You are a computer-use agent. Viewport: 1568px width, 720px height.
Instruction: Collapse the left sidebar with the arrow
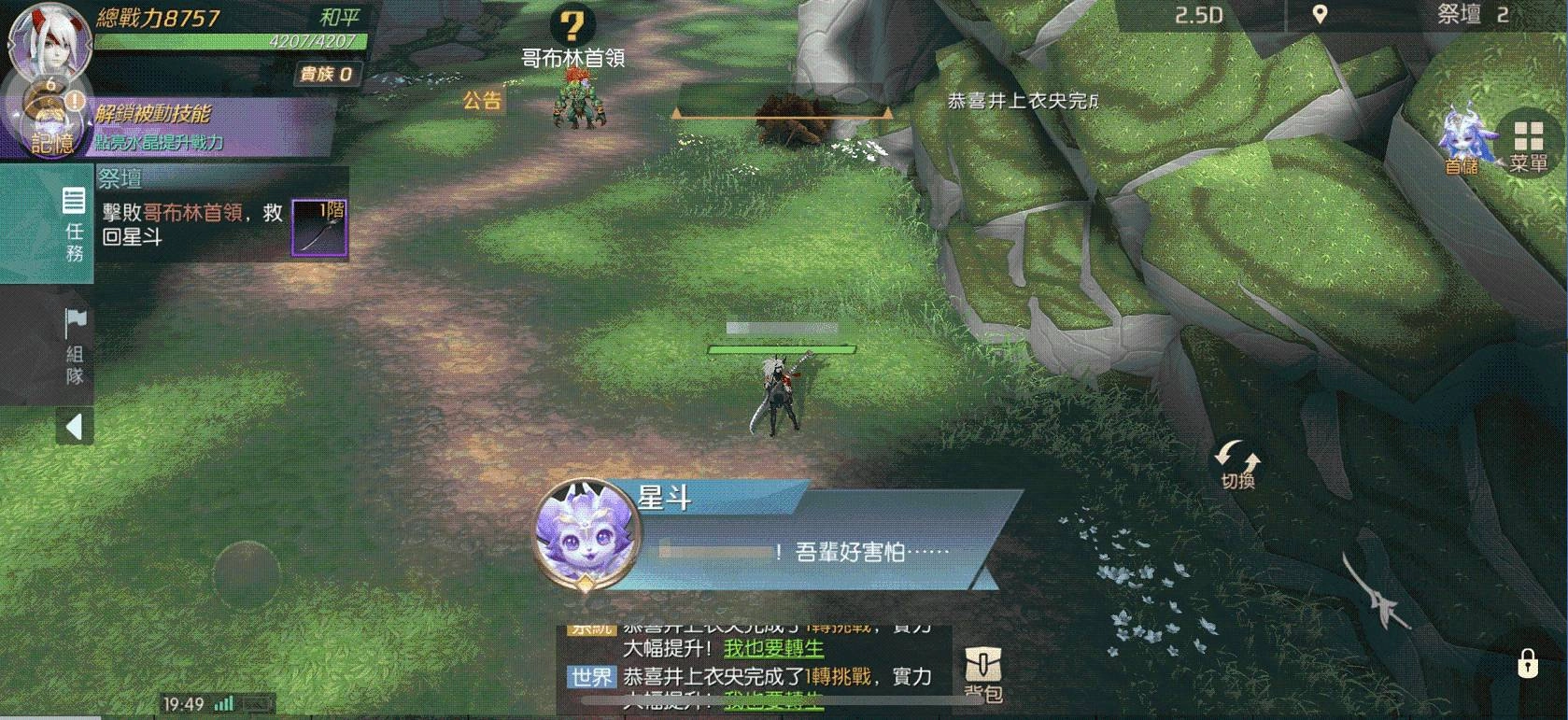tap(73, 425)
